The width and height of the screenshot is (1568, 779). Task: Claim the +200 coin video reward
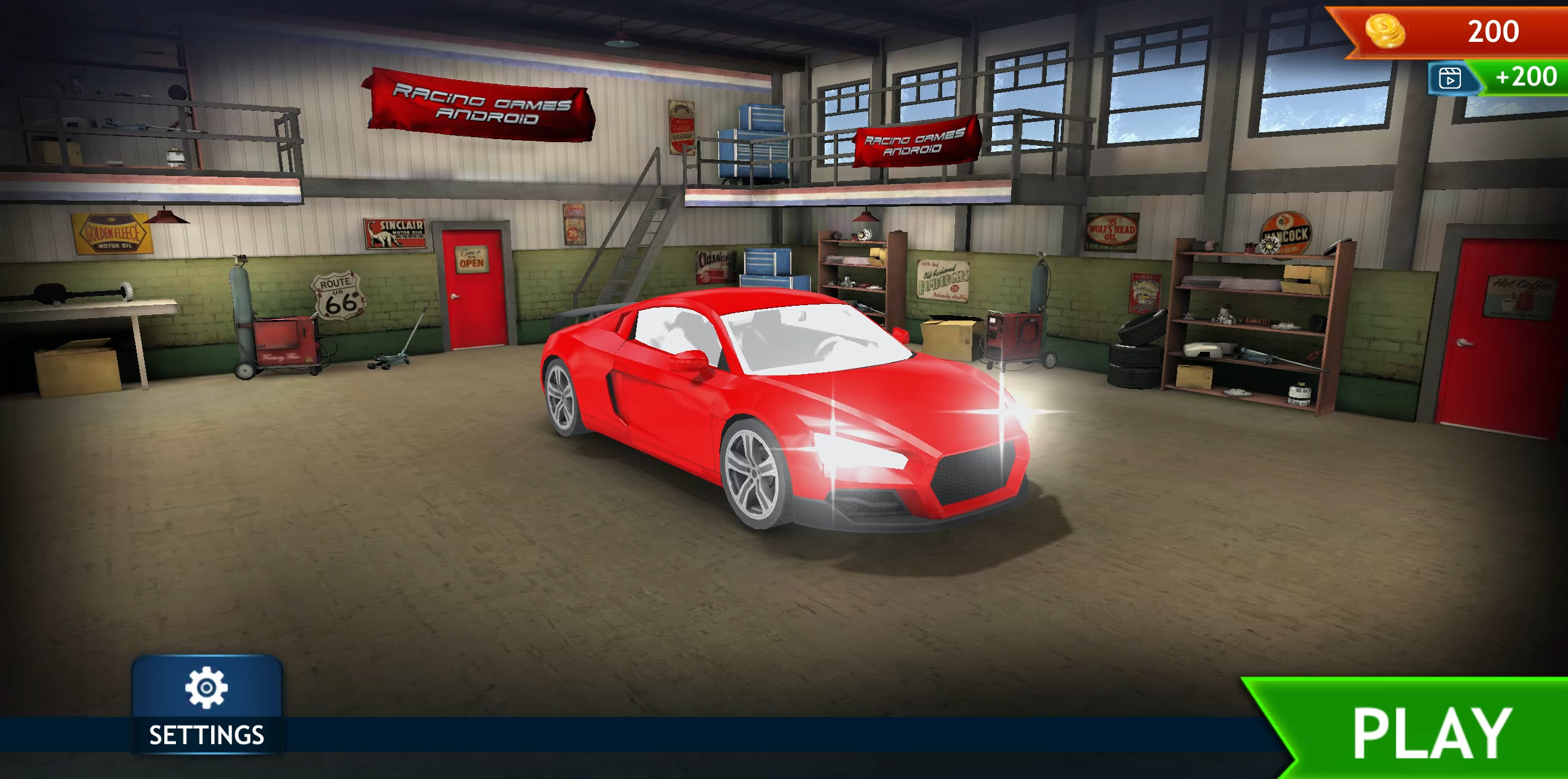click(1525, 78)
